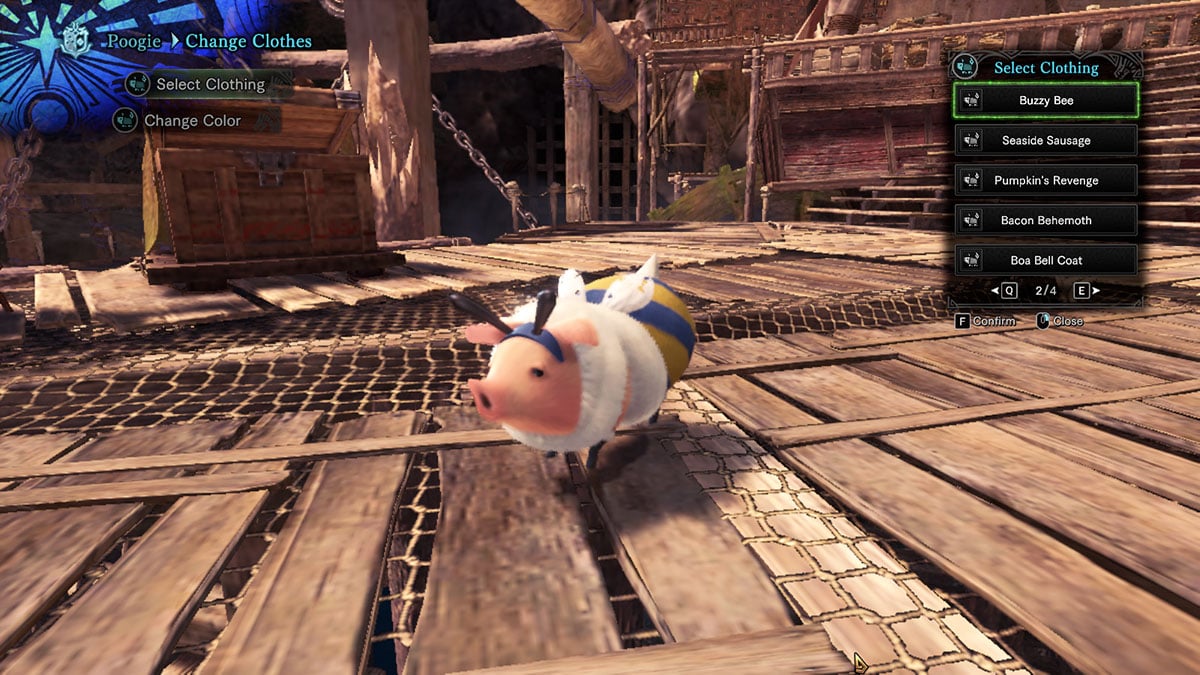Image resolution: width=1200 pixels, height=675 pixels.
Task: Select the Buzzy Bee outfit
Action: tap(1046, 100)
